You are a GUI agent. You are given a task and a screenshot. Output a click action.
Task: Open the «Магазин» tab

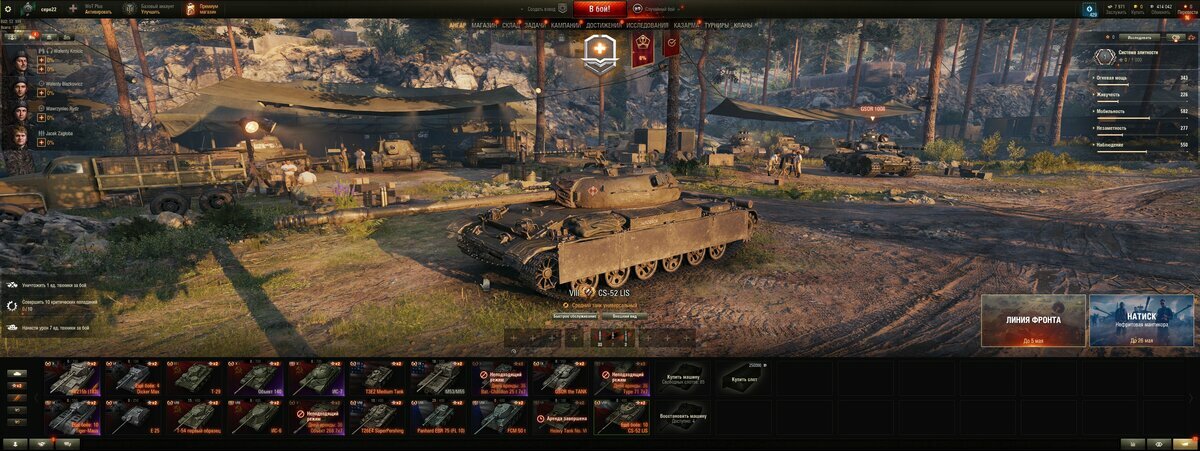[484, 25]
